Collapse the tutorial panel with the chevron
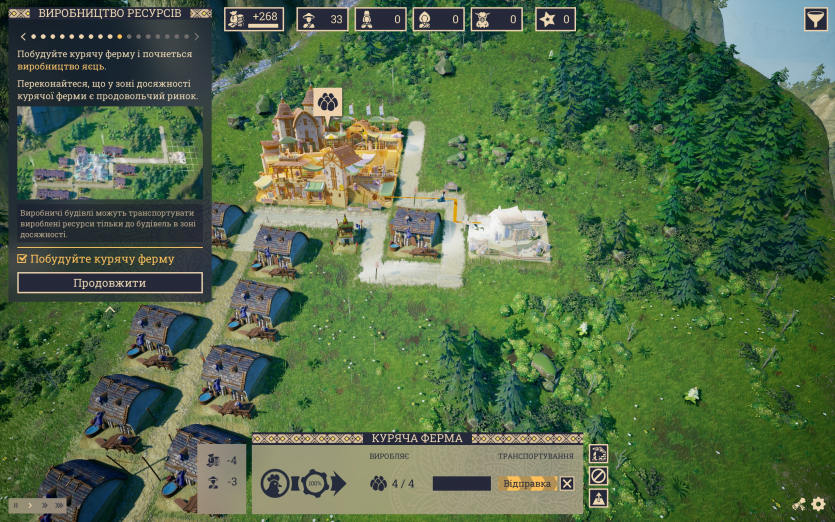Screen dimensions: 835x522 [110, 310]
